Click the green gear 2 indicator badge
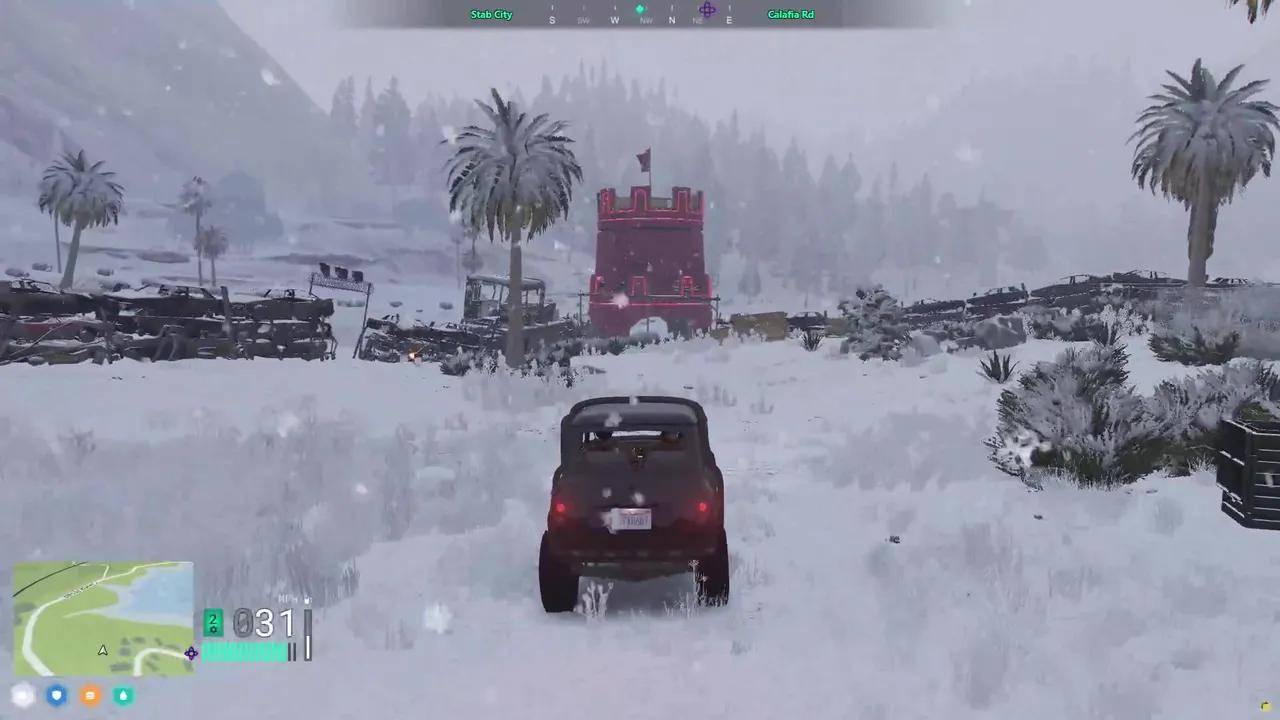This screenshot has width=1280, height=720. pyautogui.click(x=213, y=622)
